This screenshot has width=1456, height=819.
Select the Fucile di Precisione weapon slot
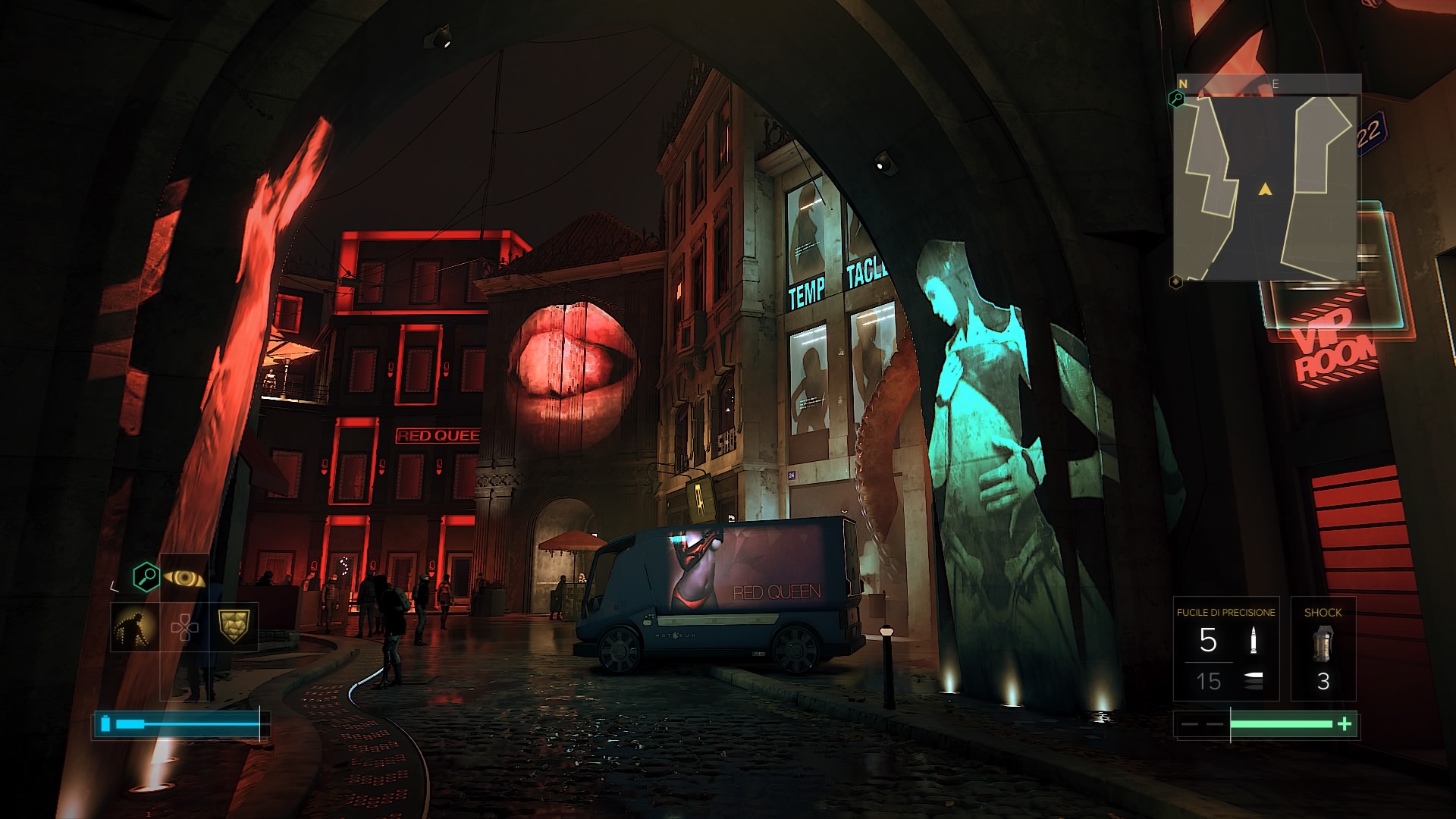pyautogui.click(x=1225, y=649)
